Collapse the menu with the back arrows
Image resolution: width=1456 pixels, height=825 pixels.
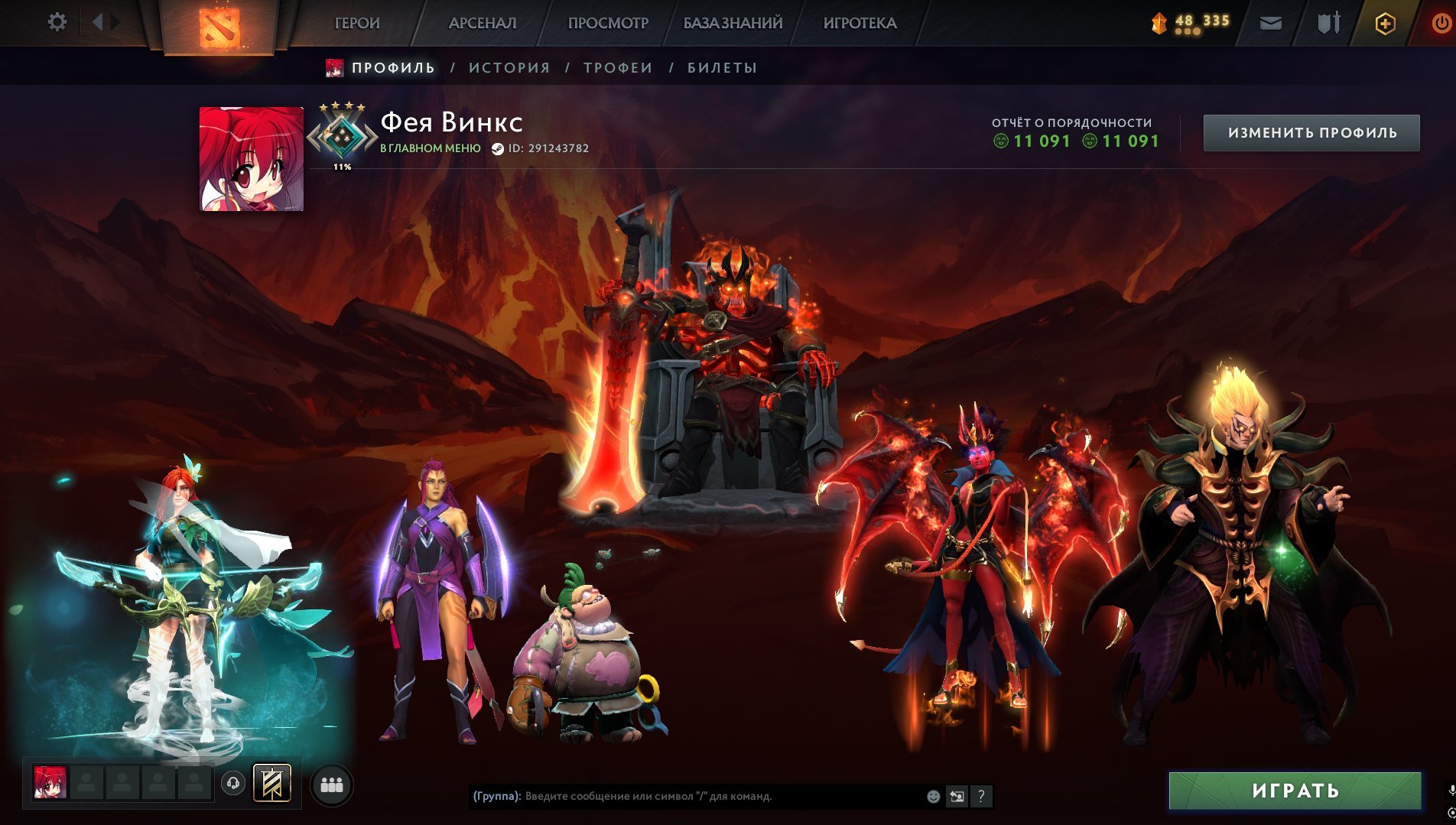pyautogui.click(x=98, y=21)
